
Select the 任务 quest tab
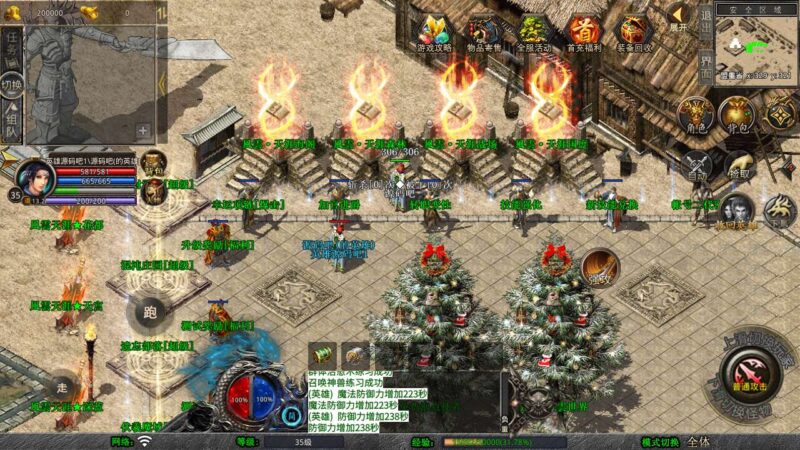pyautogui.click(x=11, y=39)
